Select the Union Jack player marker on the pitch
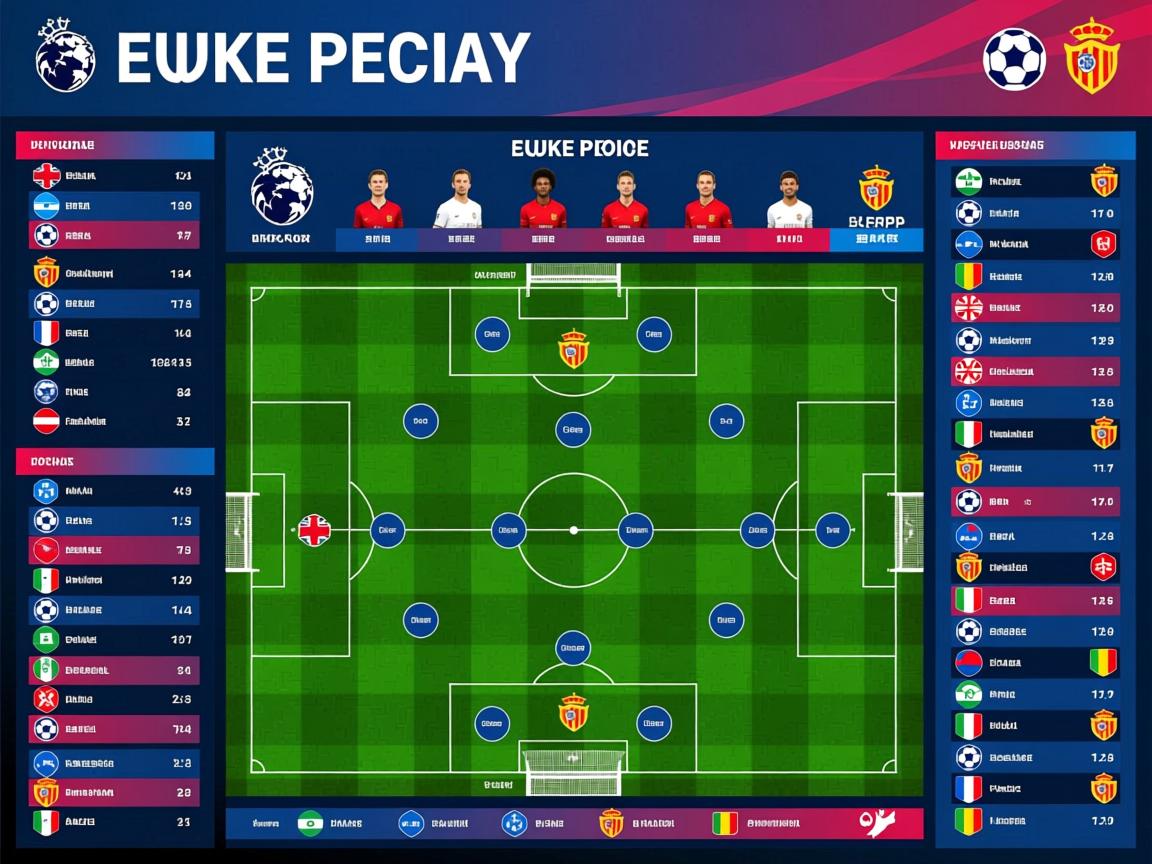Screen dimensions: 1152x864 click(x=314, y=530)
